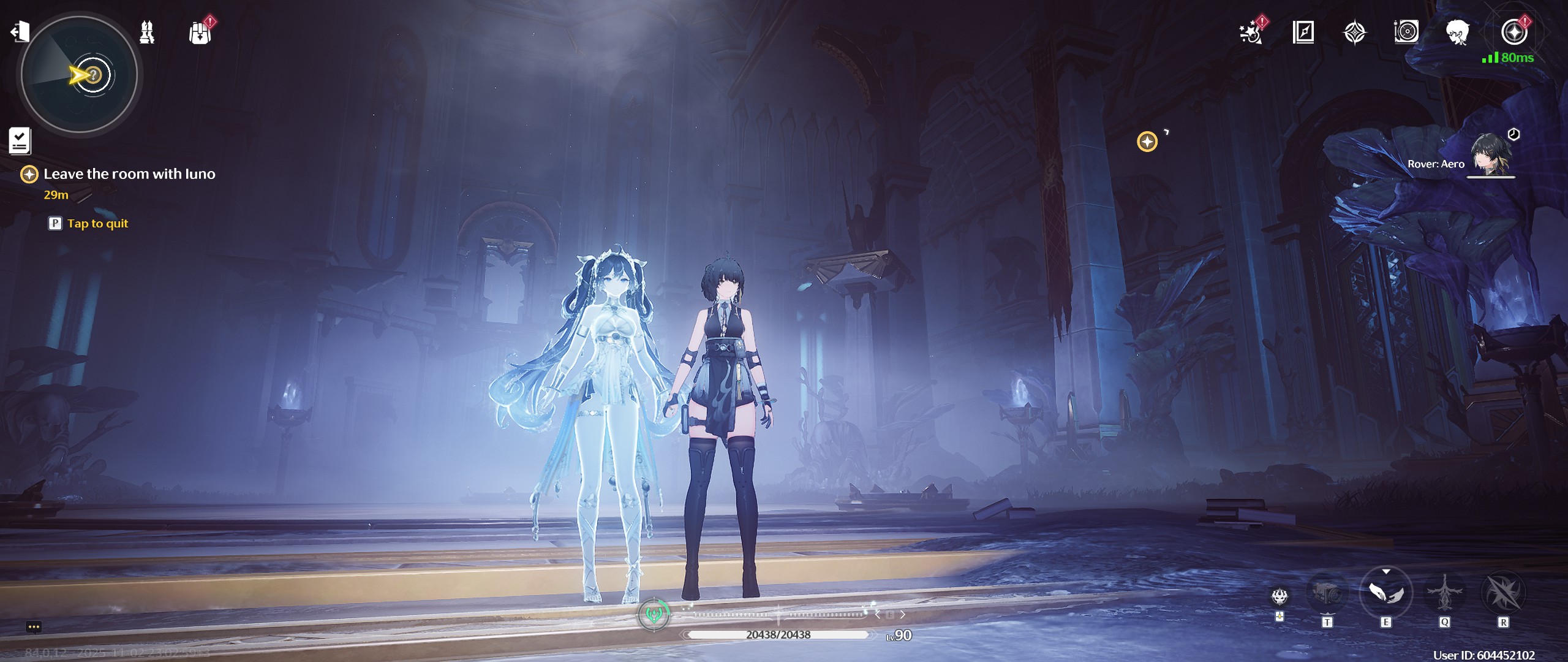Open the quest checklist icon
The height and width of the screenshot is (662, 1568).
(x=20, y=141)
